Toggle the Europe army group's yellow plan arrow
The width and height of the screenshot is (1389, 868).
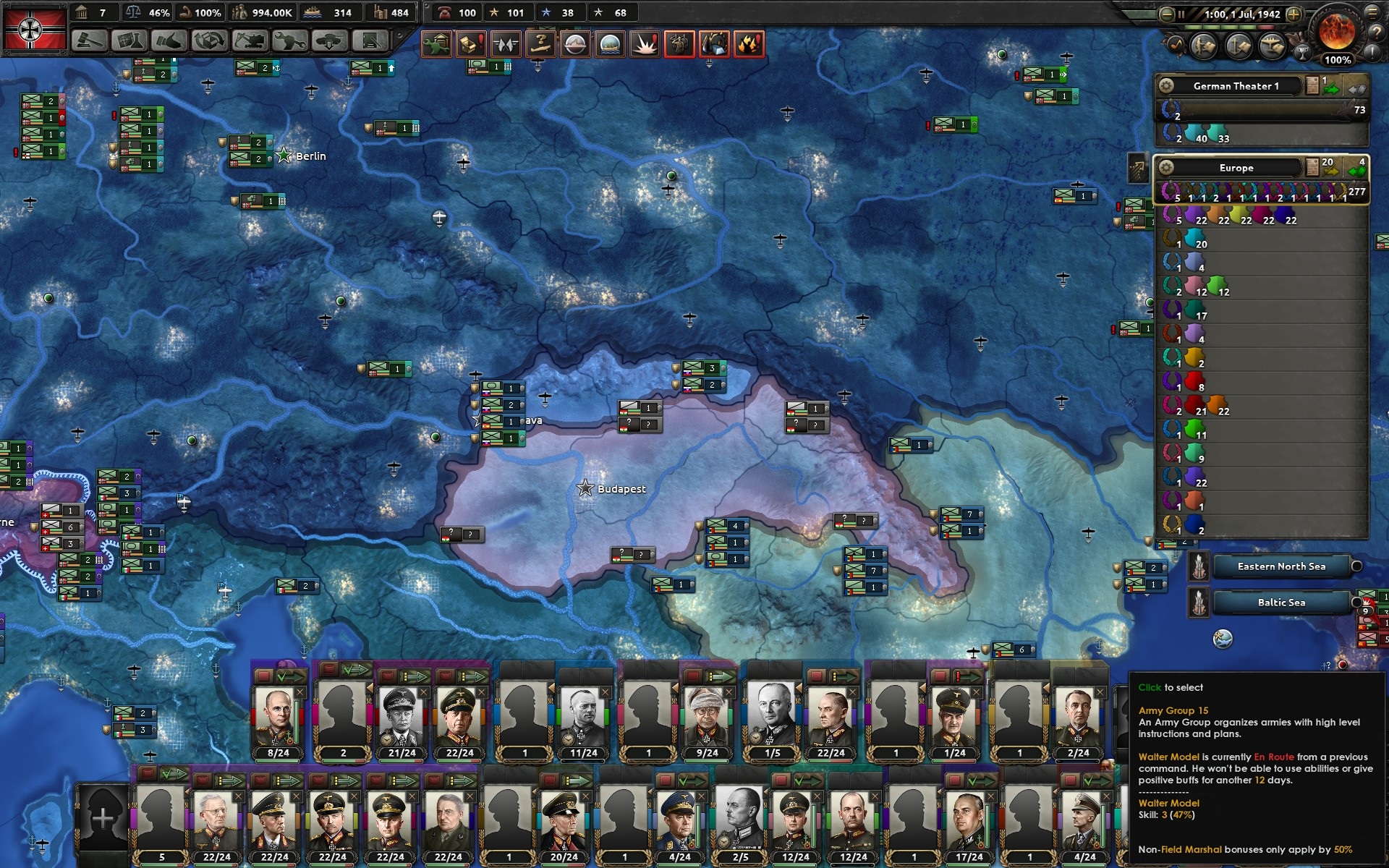(1330, 170)
